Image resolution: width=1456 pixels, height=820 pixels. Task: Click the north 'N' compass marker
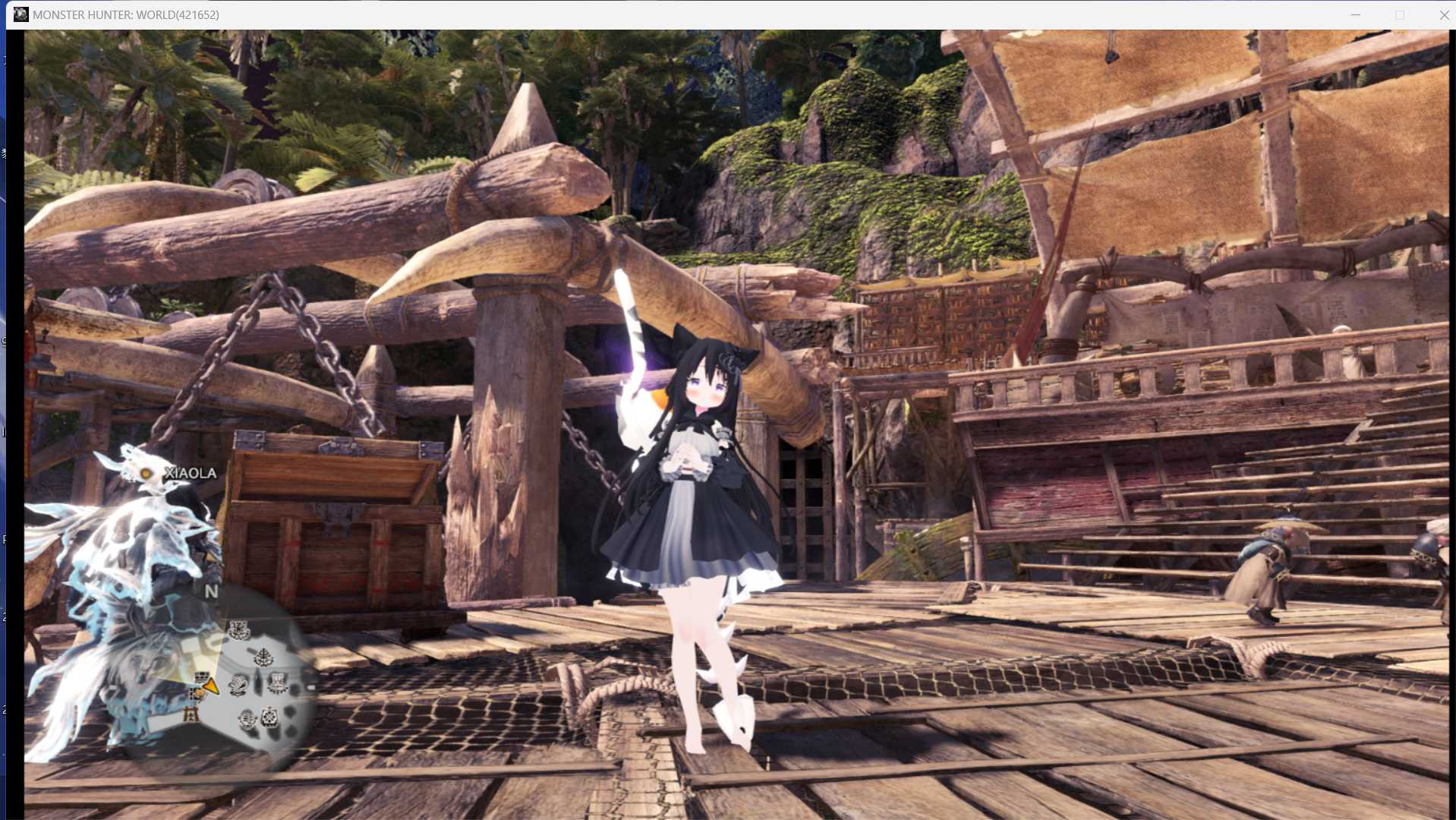tap(211, 591)
